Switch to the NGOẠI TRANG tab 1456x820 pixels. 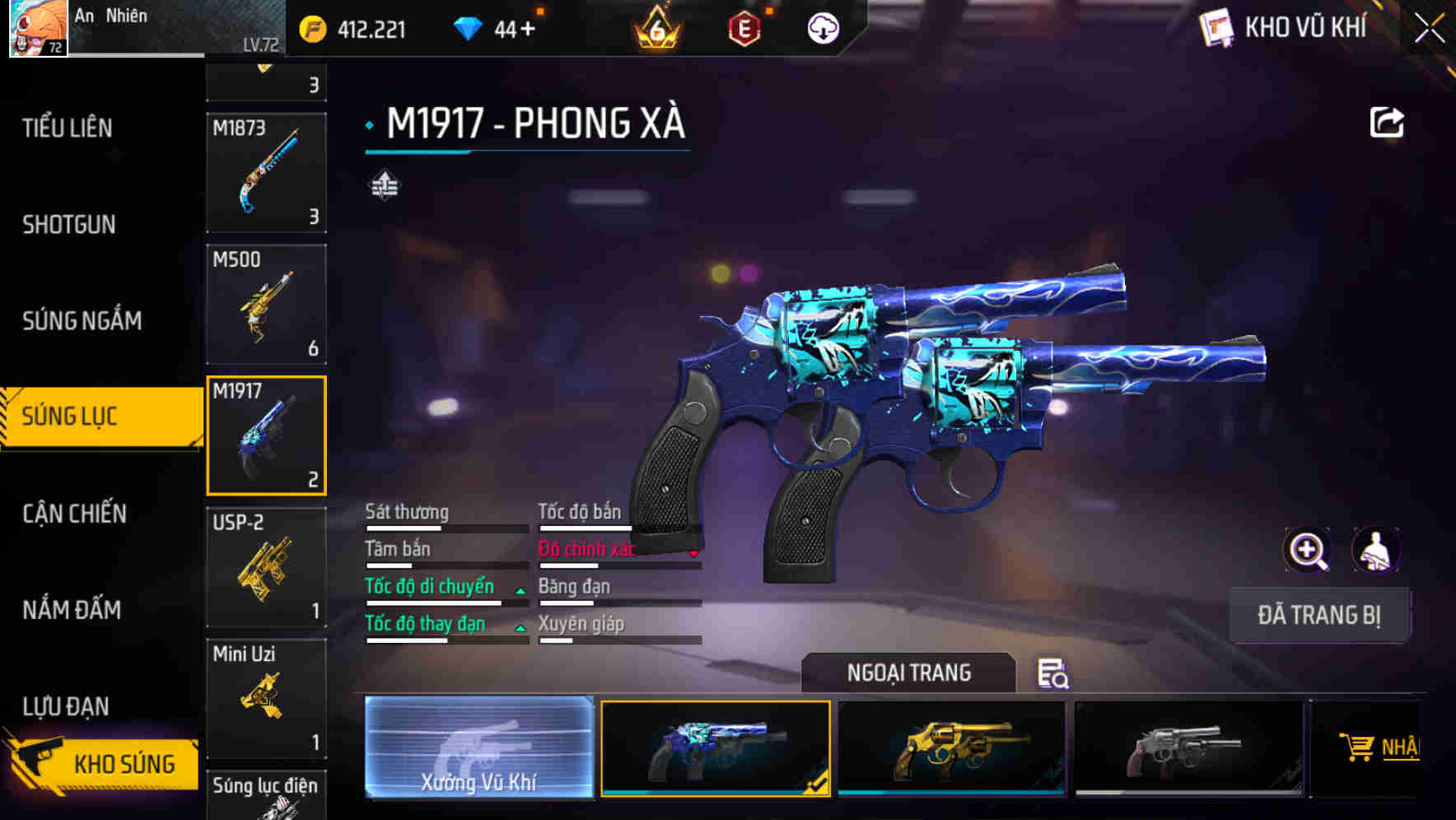click(910, 673)
